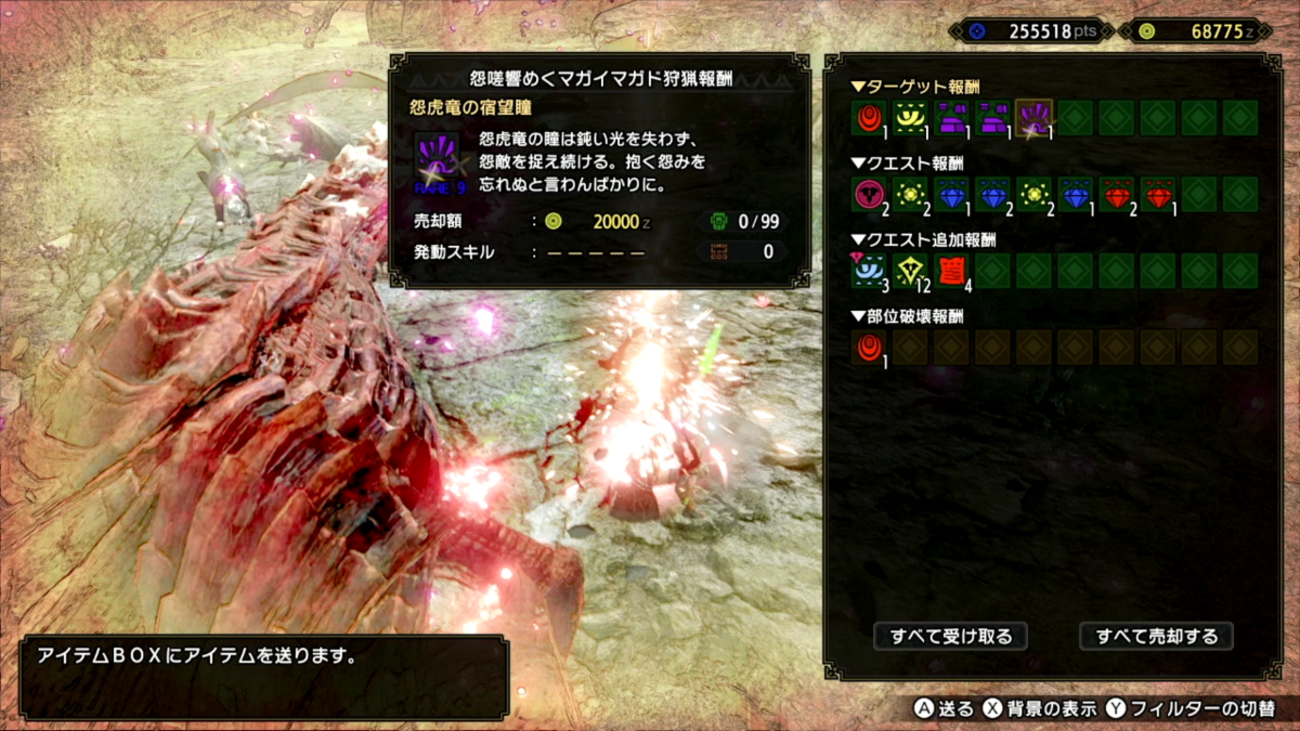Choose the すべて受け取る (receive all) button
Image resolution: width=1300 pixels, height=731 pixels.
pyautogui.click(x=950, y=636)
